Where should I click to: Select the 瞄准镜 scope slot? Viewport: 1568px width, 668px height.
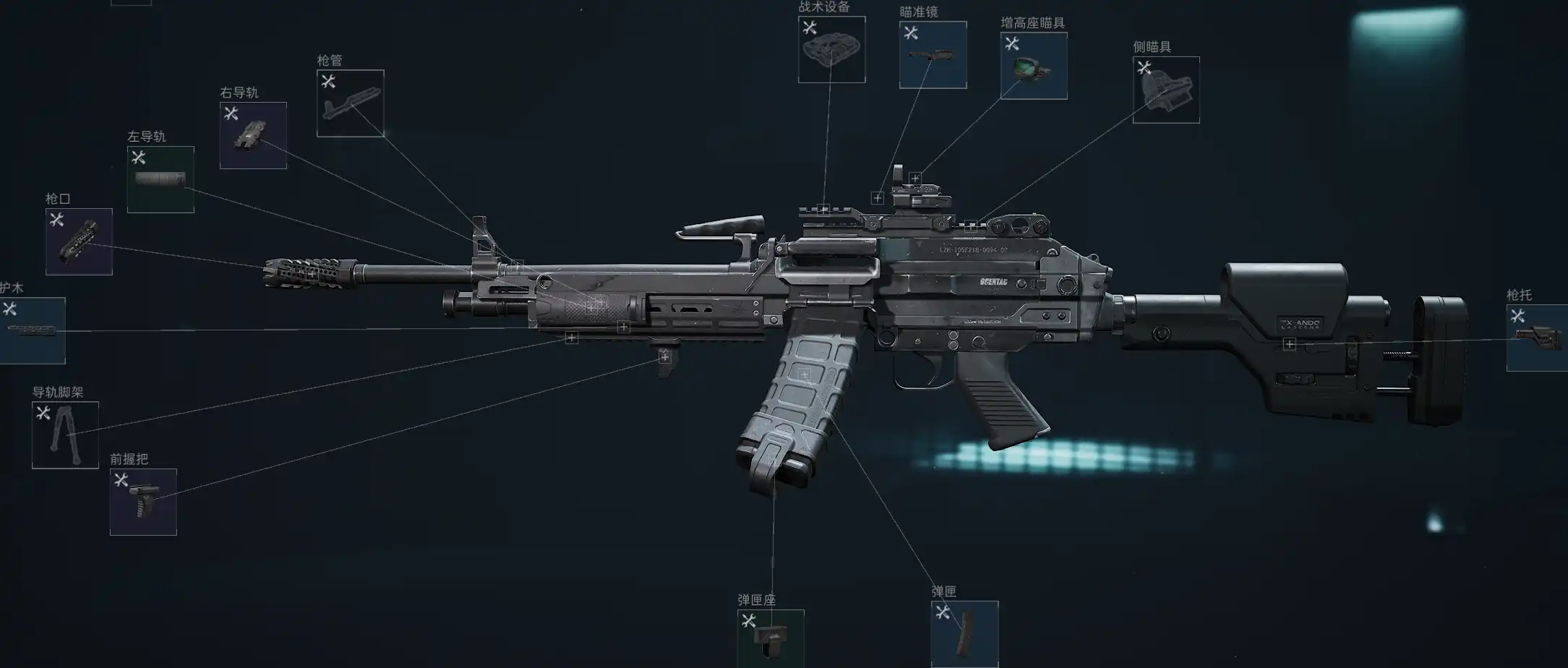(933, 55)
